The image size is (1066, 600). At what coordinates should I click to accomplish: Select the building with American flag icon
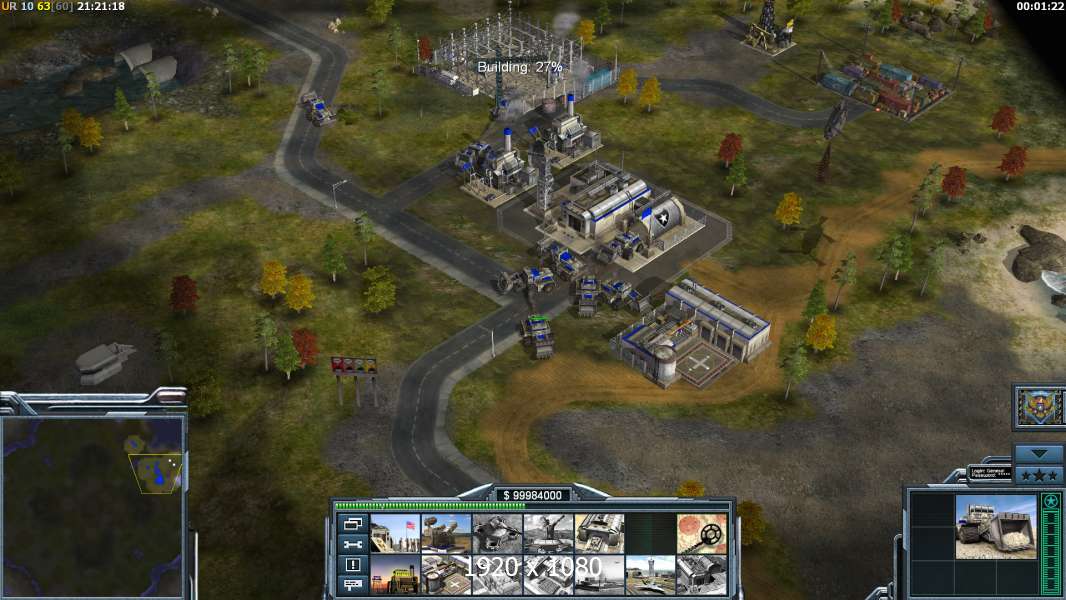click(395, 533)
